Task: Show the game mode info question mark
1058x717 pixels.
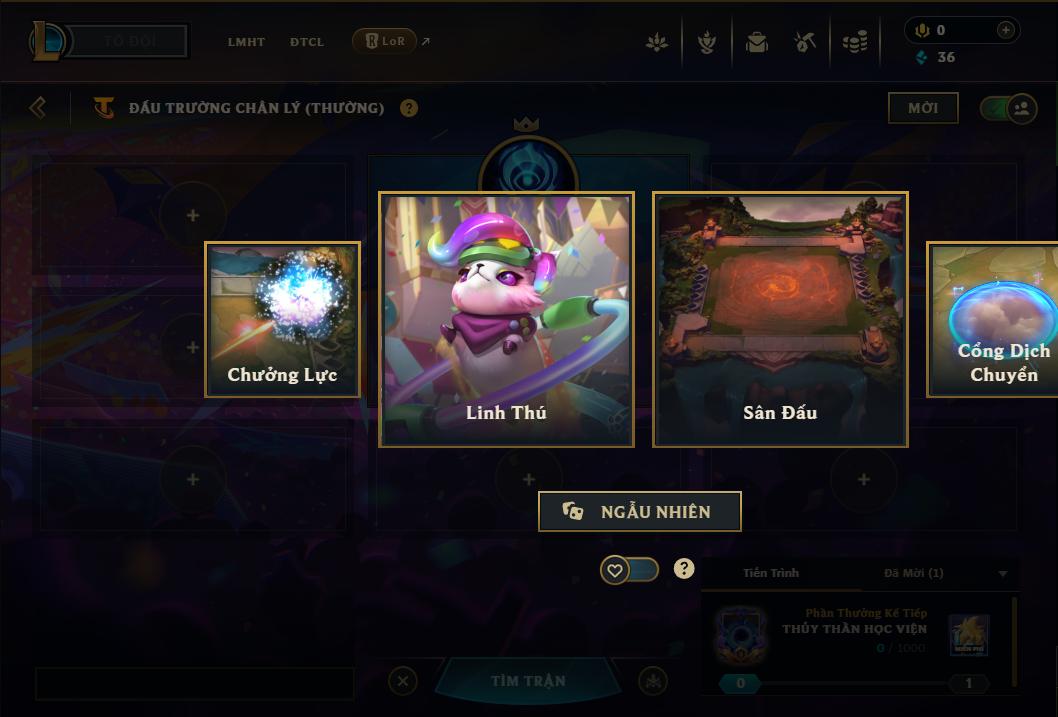Action: coord(409,108)
